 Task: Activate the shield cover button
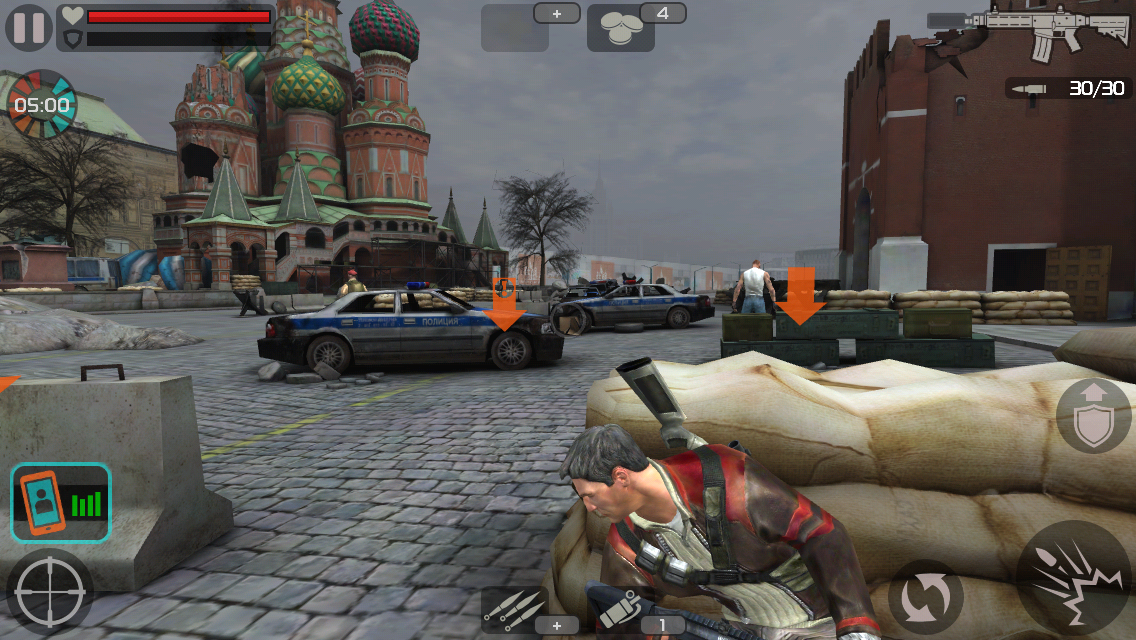[1093, 416]
